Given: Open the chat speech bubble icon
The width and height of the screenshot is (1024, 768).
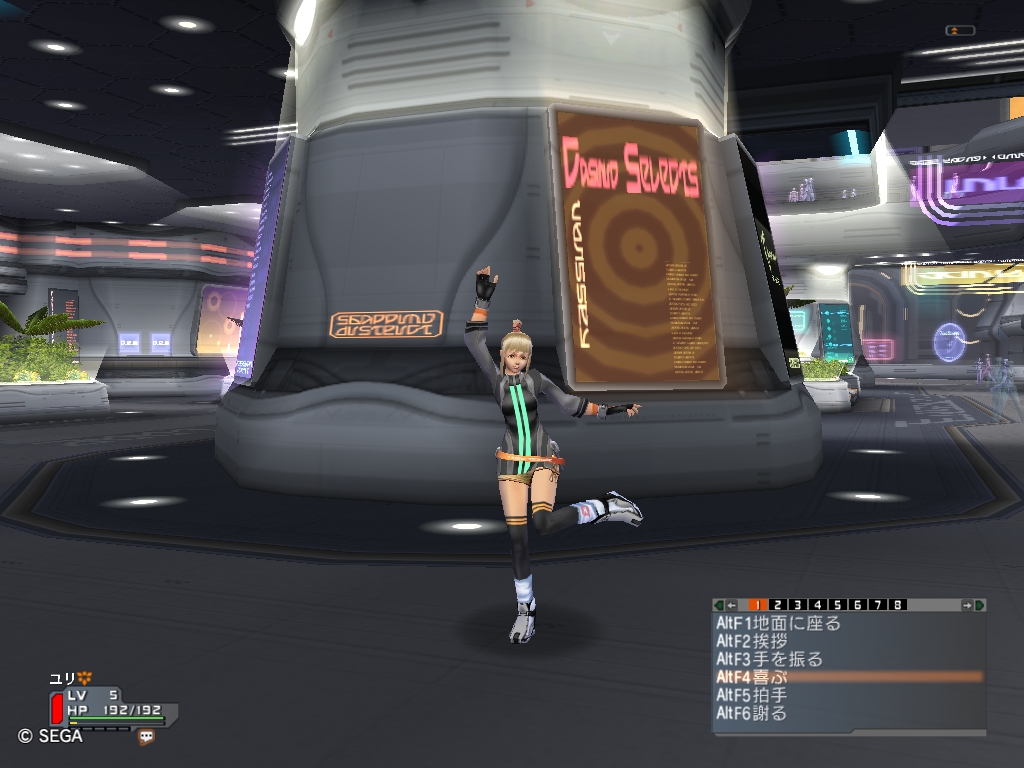Looking at the screenshot, I should tap(147, 737).
